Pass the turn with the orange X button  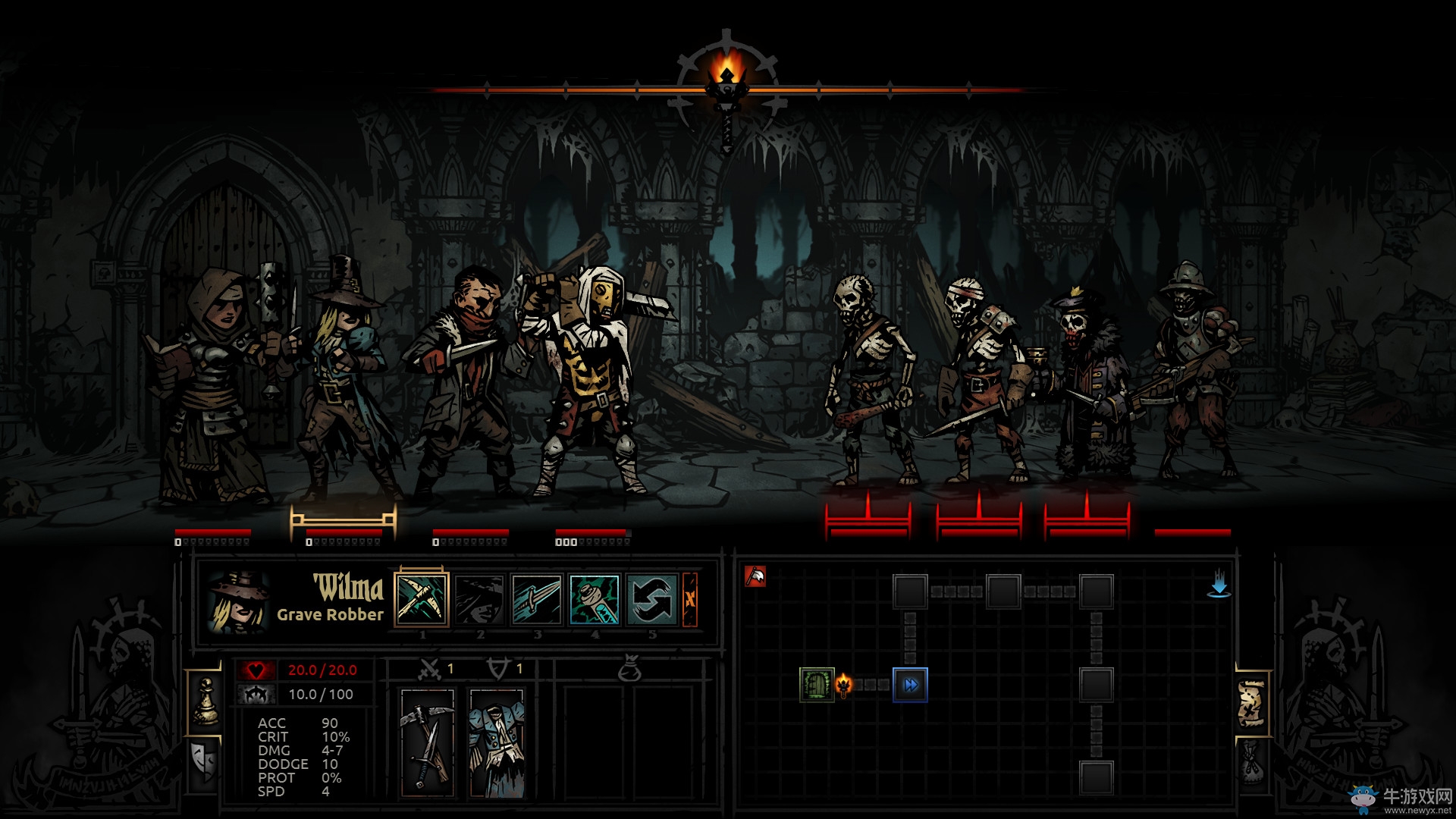tap(690, 600)
